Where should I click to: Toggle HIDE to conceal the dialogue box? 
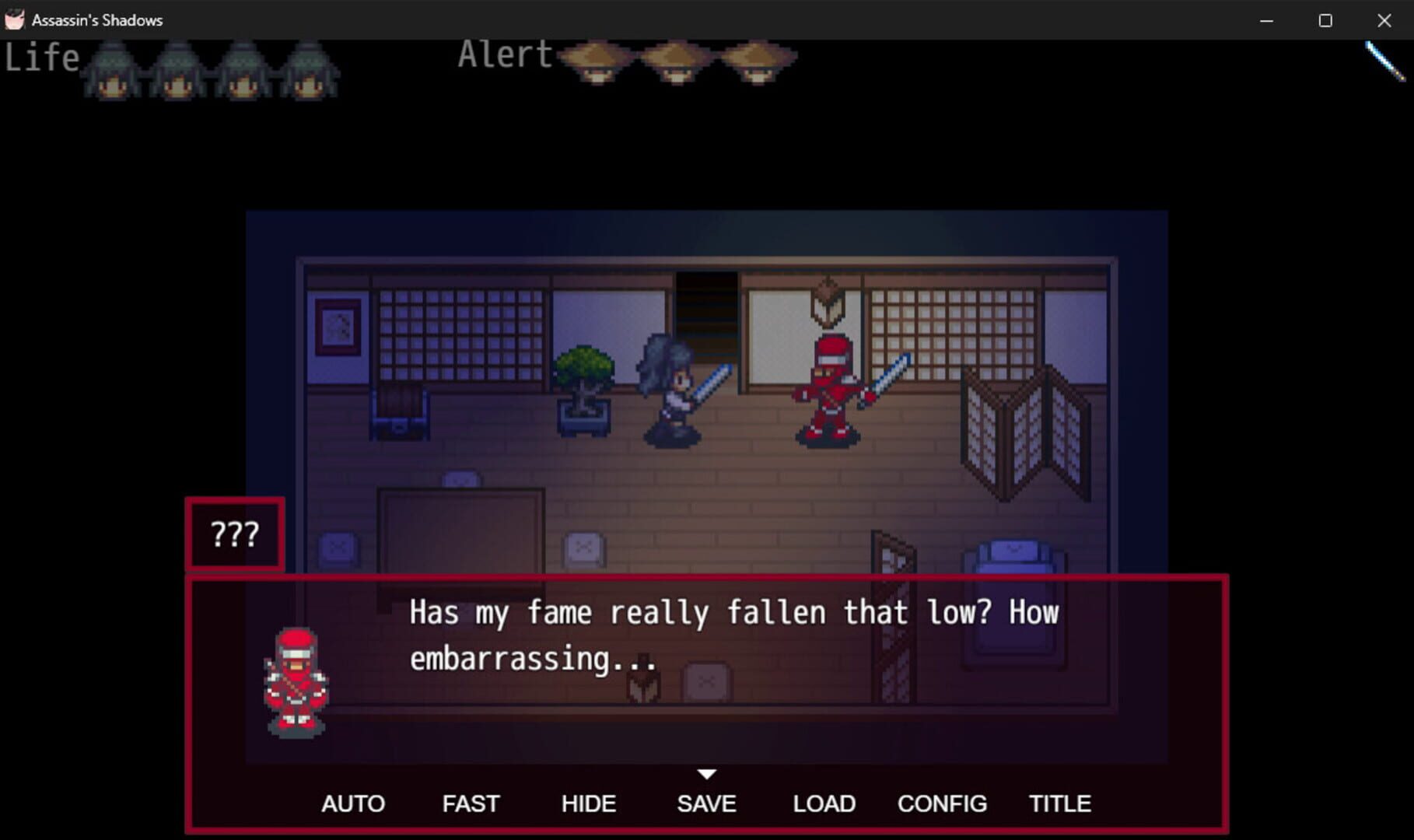589,803
